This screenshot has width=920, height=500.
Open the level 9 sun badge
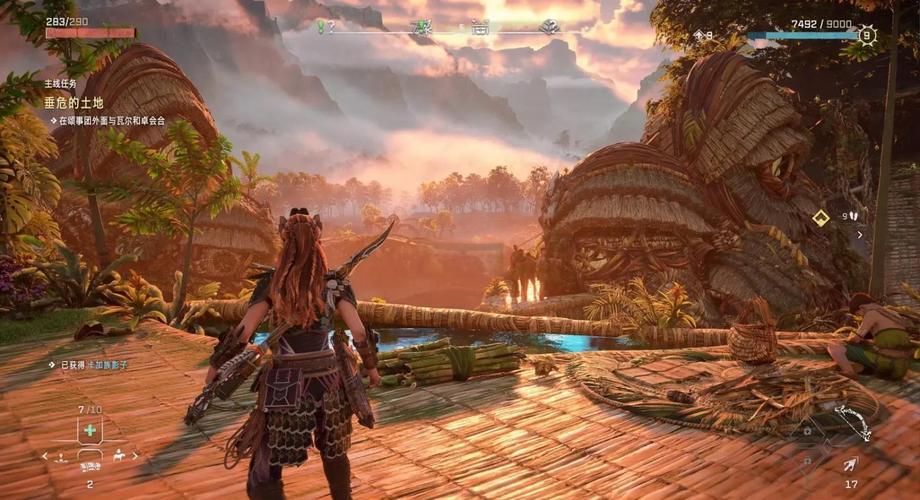(866, 36)
